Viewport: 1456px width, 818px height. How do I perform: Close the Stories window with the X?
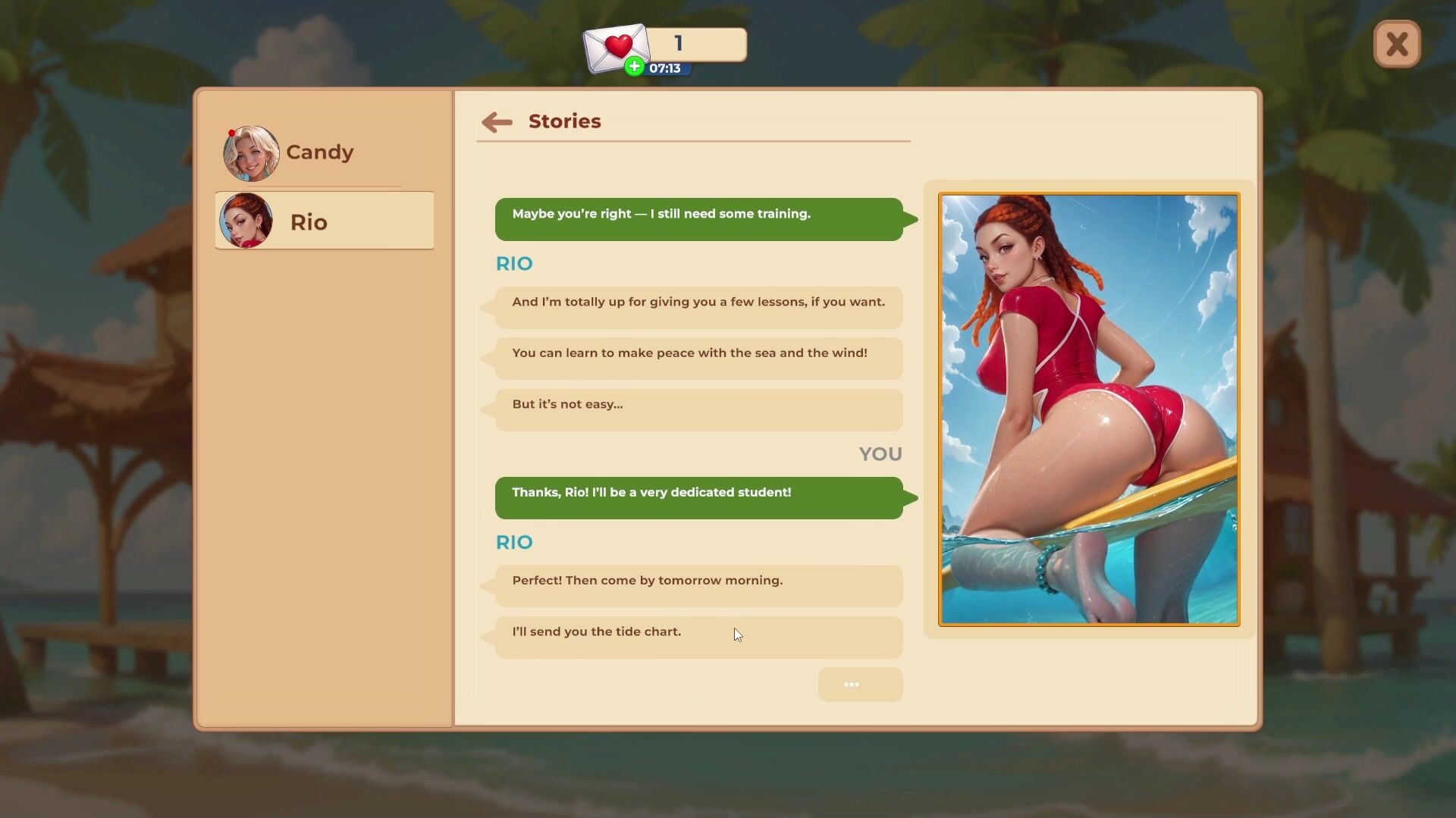(1397, 44)
